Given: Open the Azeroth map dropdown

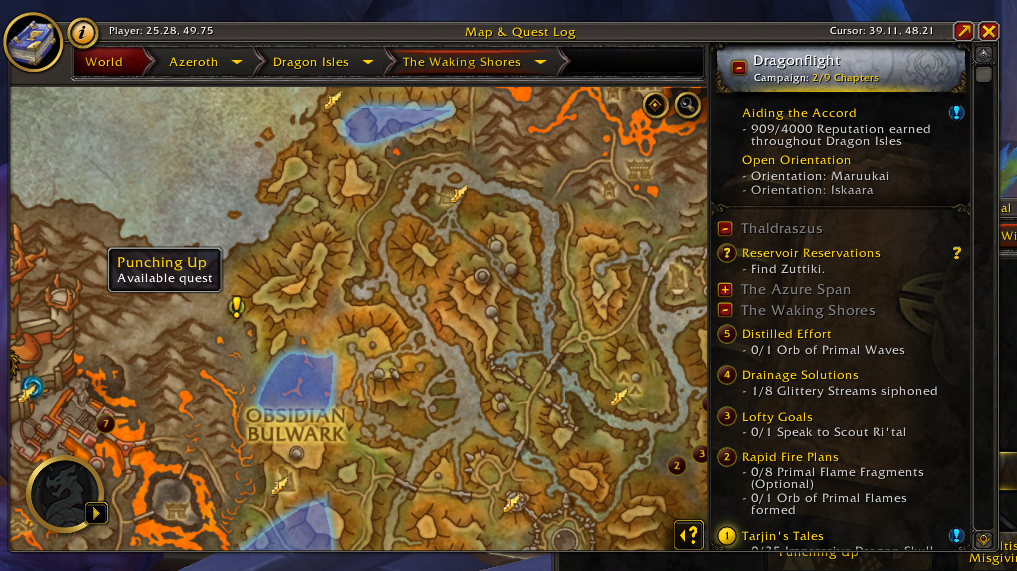Looking at the screenshot, I should pos(237,62).
